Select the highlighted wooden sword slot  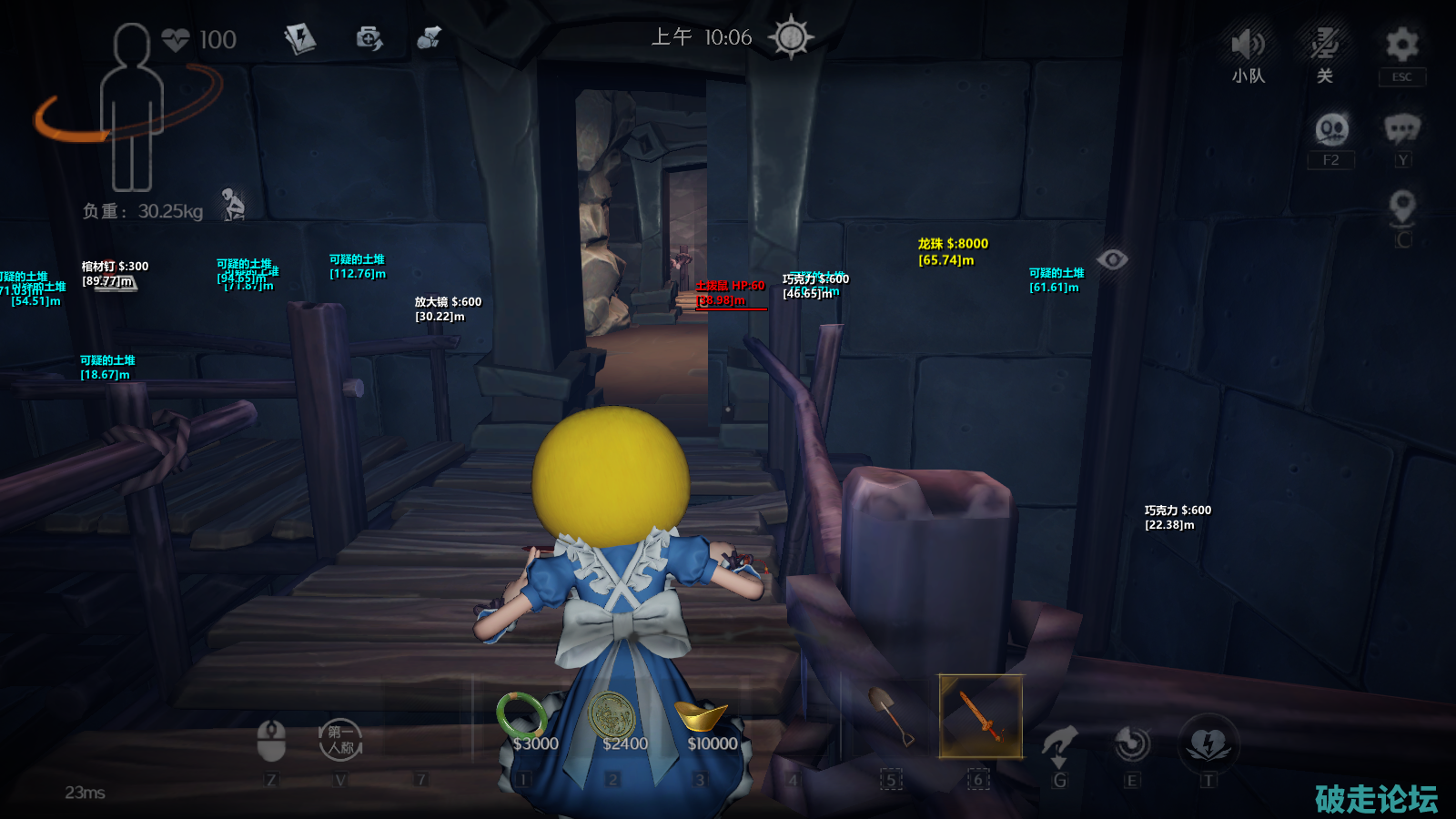[980, 717]
